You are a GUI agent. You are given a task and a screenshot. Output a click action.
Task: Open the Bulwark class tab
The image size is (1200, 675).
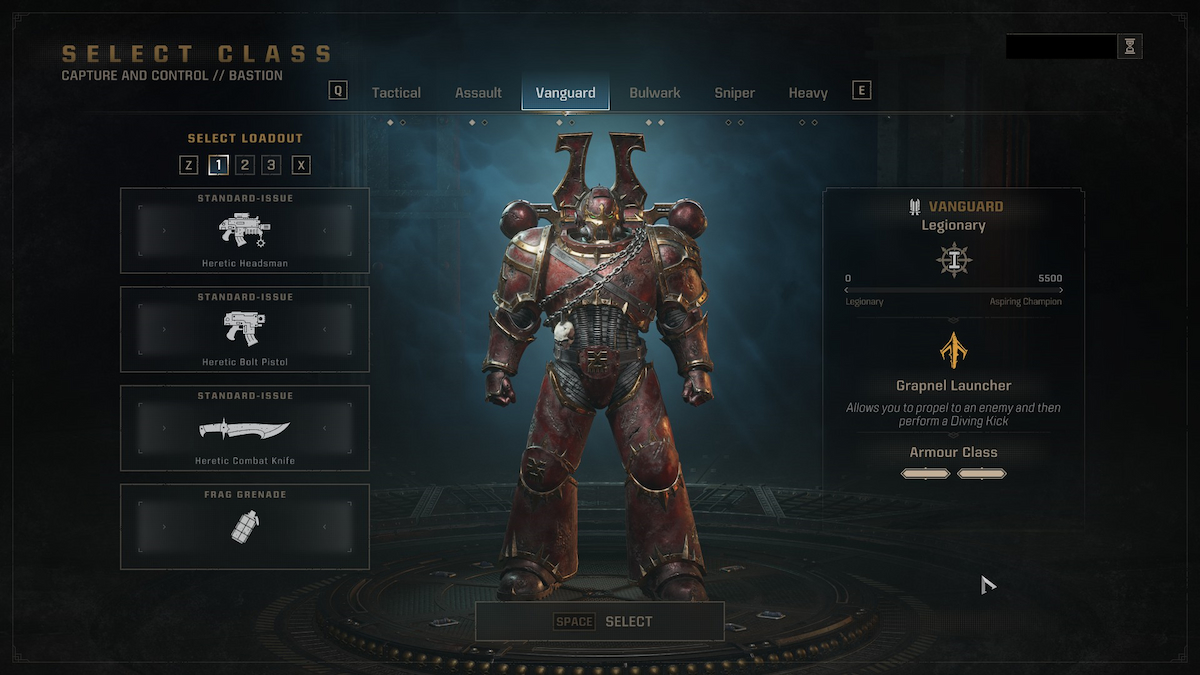click(655, 93)
